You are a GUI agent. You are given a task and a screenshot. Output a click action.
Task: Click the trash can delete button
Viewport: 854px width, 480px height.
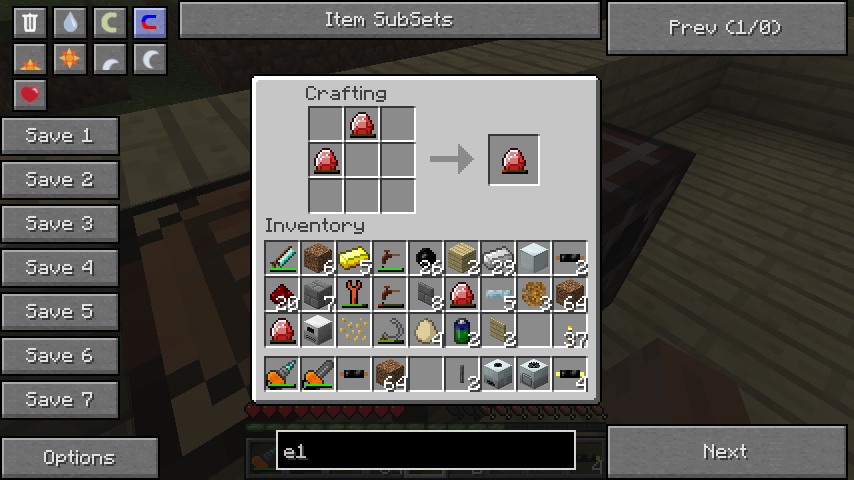pyautogui.click(x=30, y=23)
